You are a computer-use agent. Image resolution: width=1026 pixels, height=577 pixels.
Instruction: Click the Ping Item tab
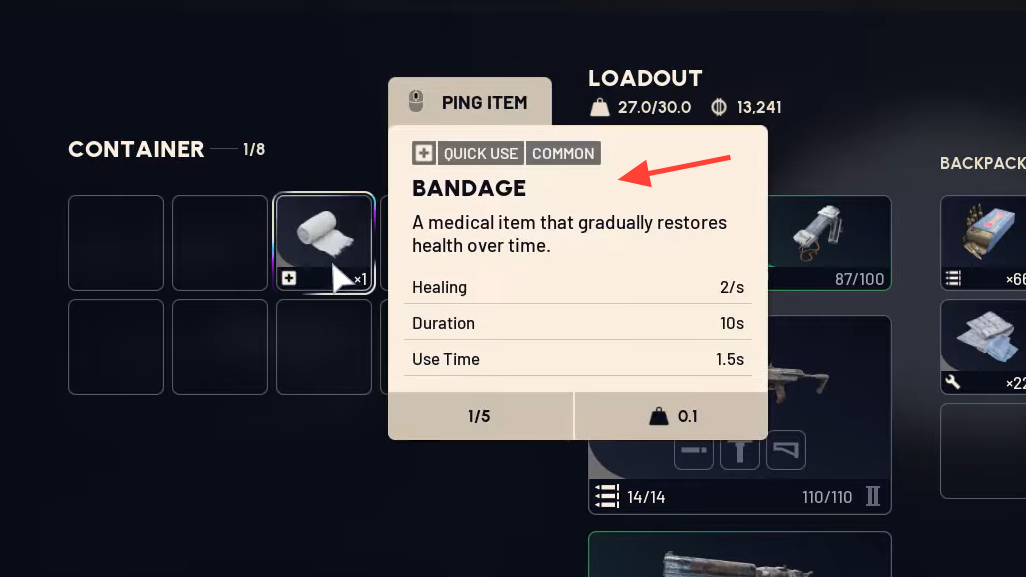[x=470, y=102]
